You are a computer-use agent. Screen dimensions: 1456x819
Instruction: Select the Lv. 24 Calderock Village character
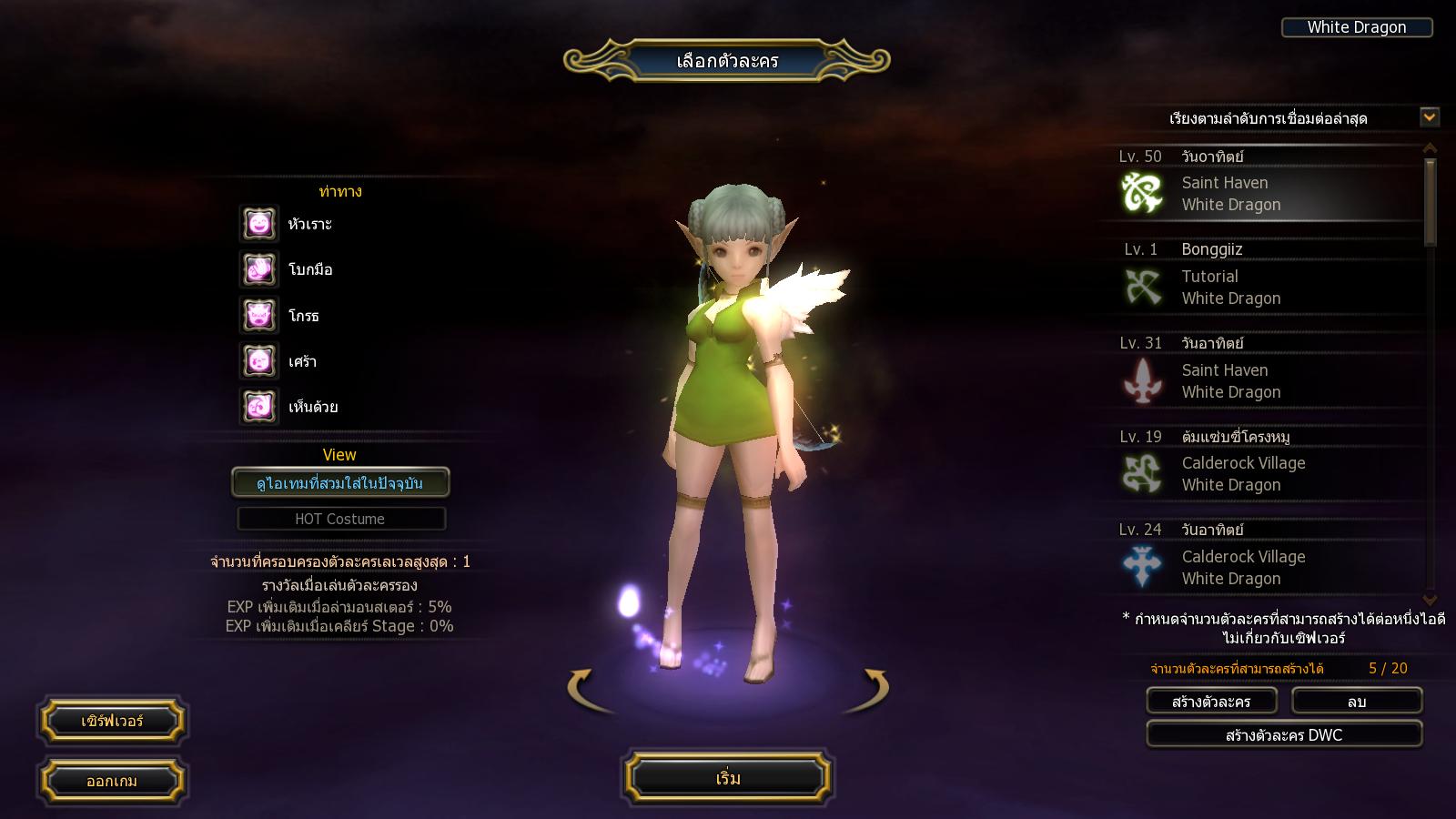1260,558
